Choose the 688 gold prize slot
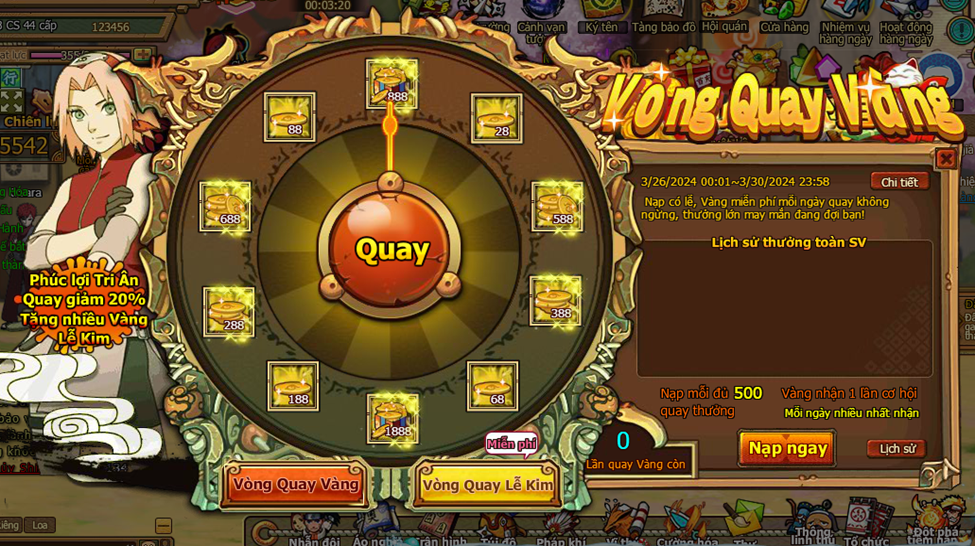The height and width of the screenshot is (546, 975). (x=225, y=207)
